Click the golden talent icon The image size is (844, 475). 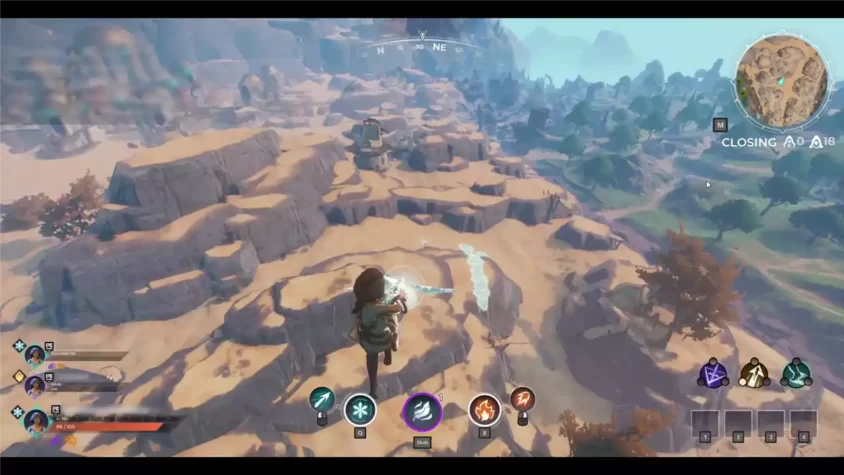tap(754, 374)
